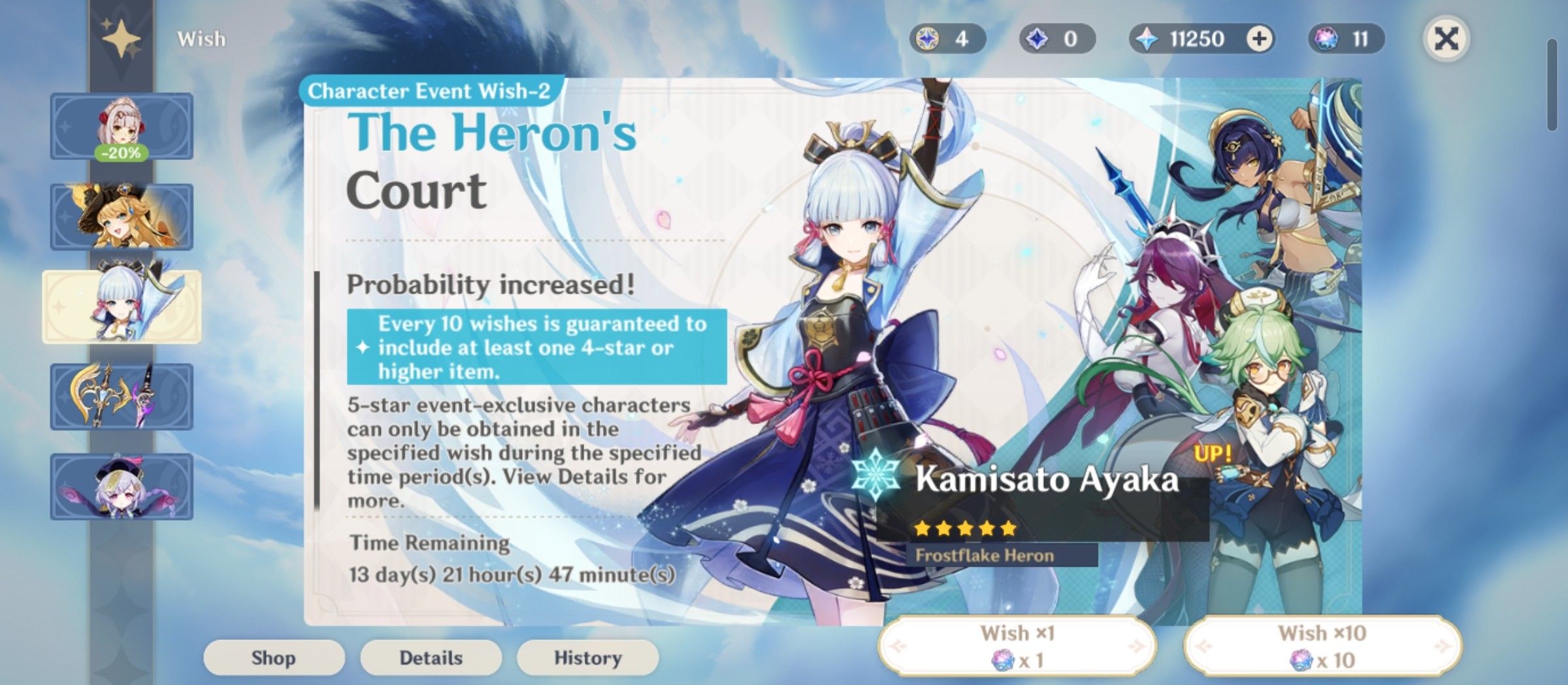
Task: Open the Shop from the bottom bar
Action: (274, 658)
